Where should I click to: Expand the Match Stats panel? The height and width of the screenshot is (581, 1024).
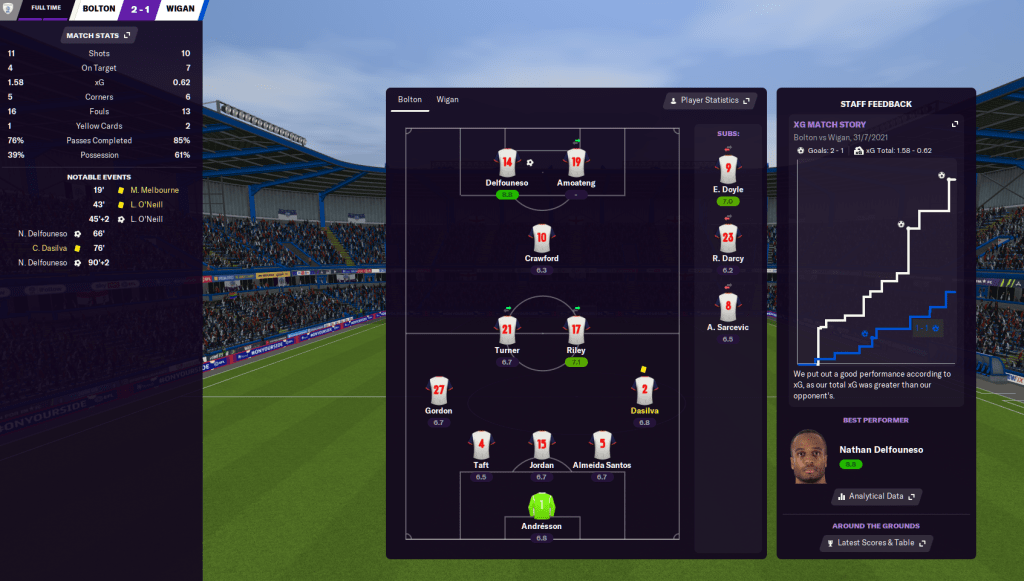pos(98,36)
